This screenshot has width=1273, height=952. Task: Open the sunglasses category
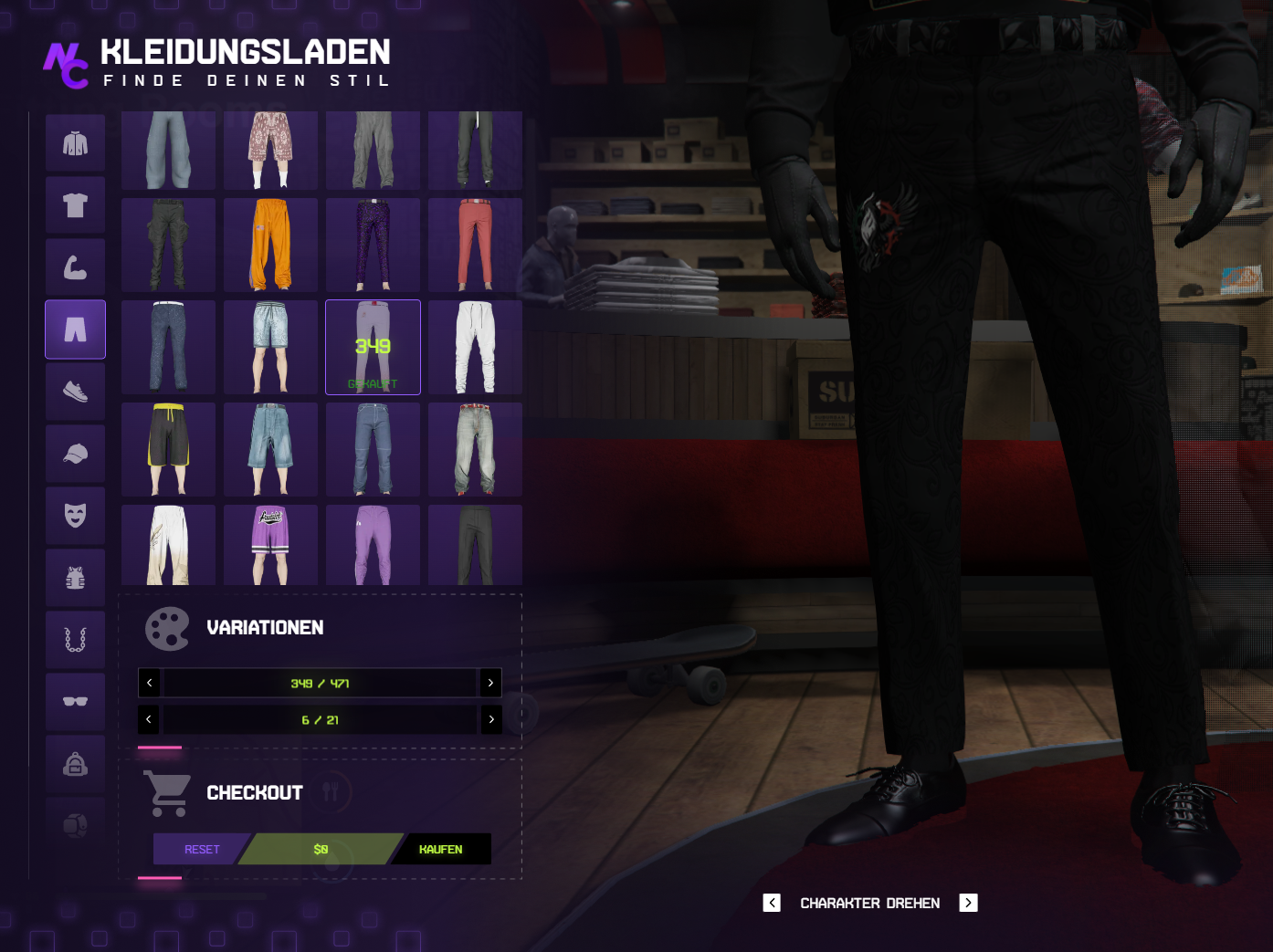pyautogui.click(x=75, y=701)
